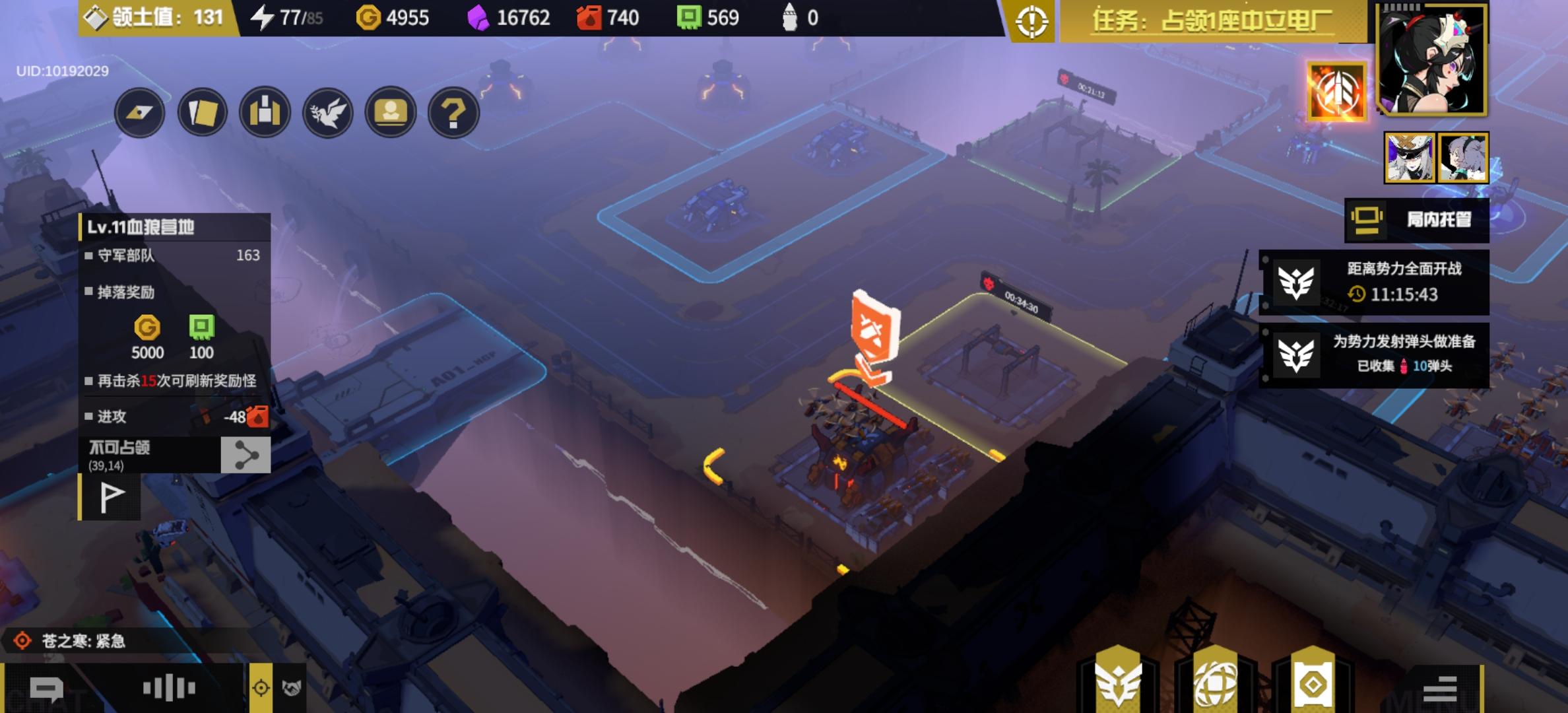Open the cards panel icon

click(201, 112)
